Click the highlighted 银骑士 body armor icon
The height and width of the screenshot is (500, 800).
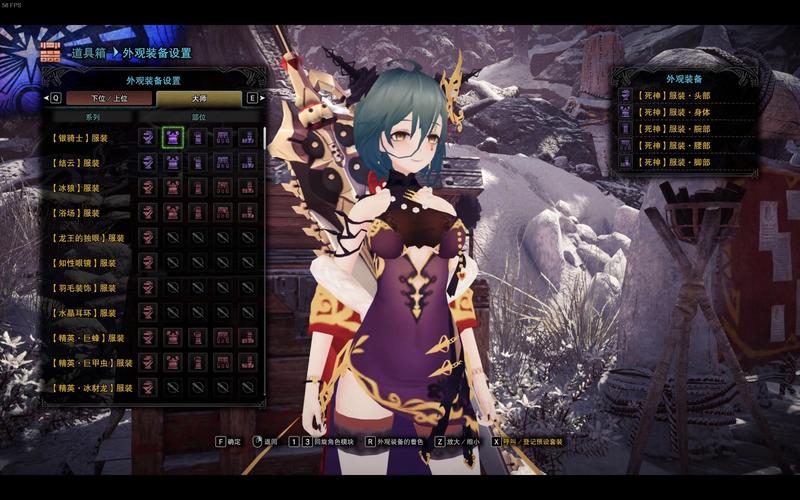[x=173, y=137]
